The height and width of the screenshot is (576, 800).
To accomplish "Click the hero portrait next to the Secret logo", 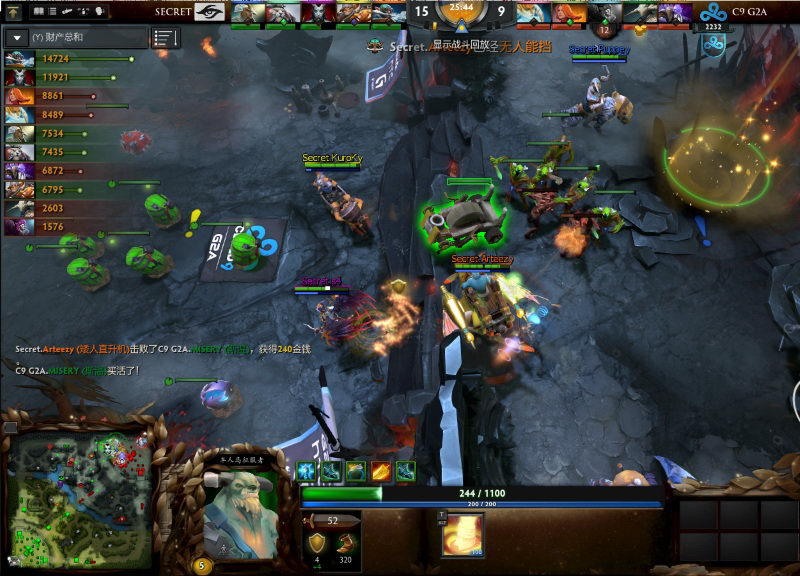I will (246, 13).
